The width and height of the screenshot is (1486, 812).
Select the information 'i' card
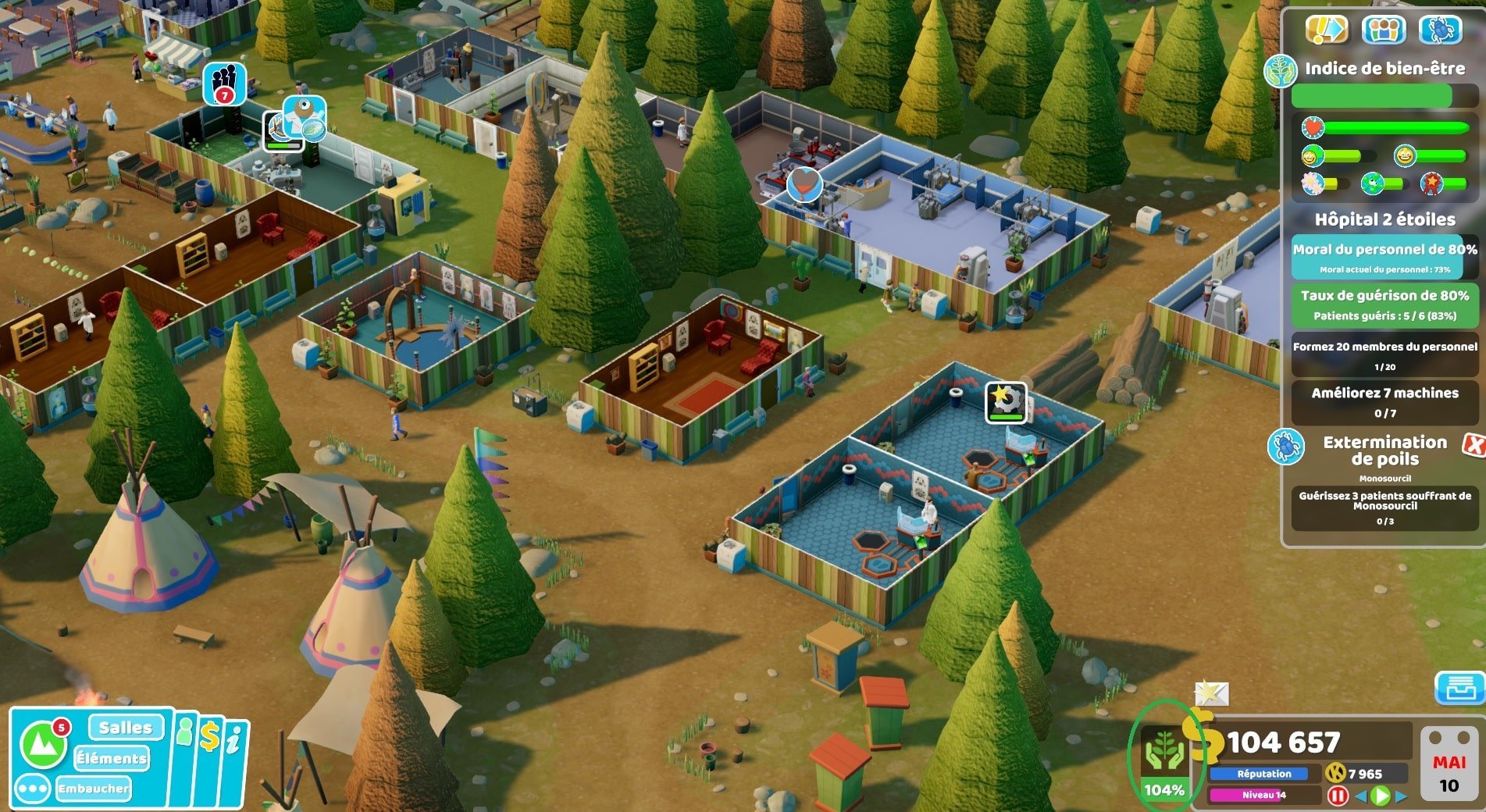(x=233, y=742)
